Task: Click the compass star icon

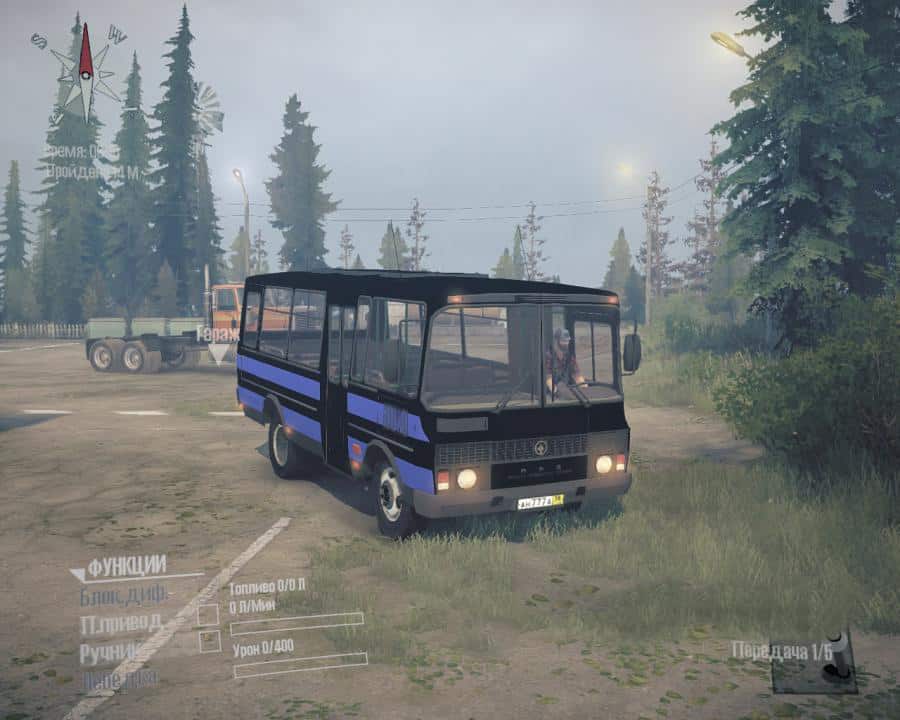Action: pyautogui.click(x=87, y=70)
